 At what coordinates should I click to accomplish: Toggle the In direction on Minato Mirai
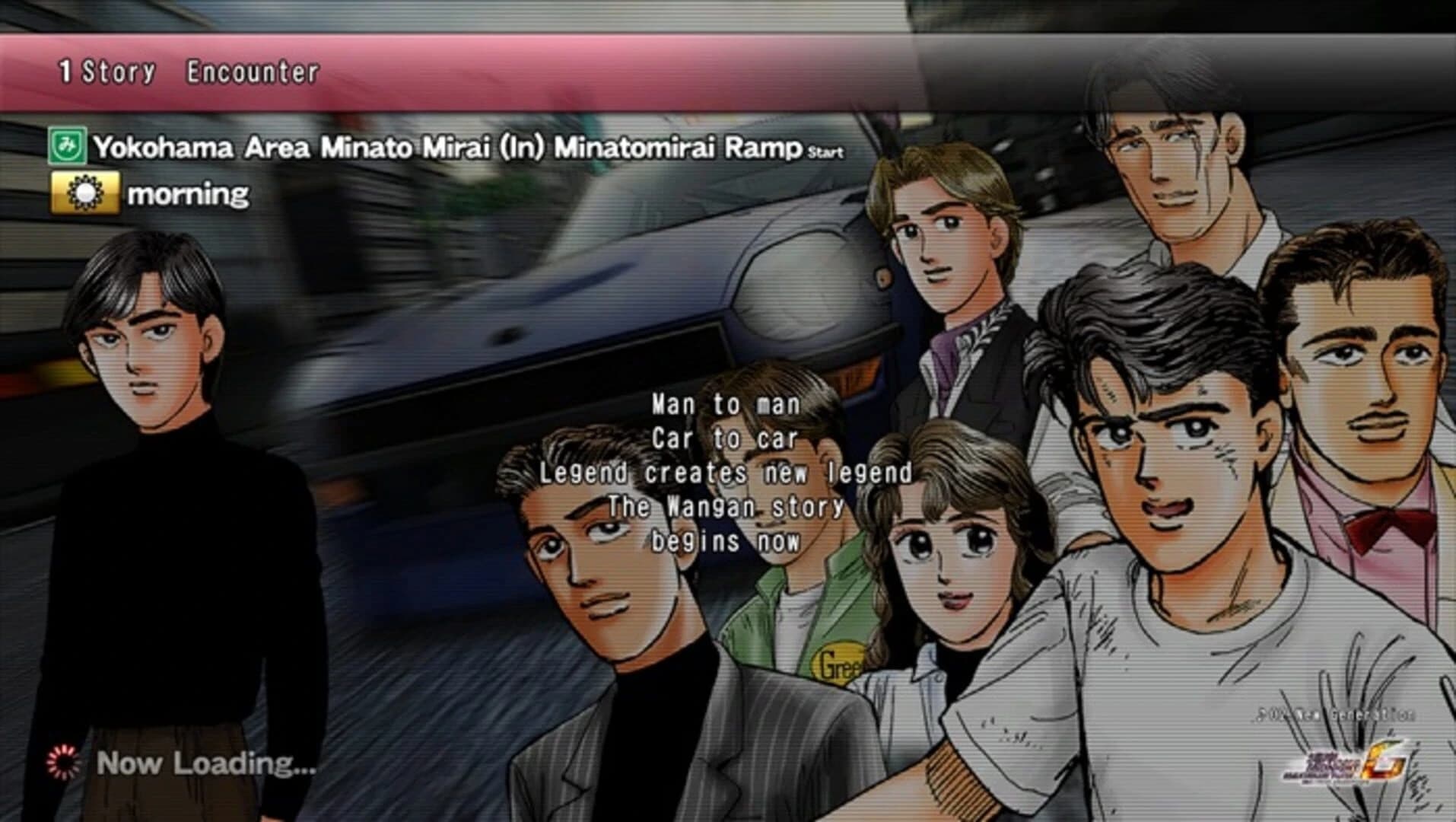tap(523, 151)
